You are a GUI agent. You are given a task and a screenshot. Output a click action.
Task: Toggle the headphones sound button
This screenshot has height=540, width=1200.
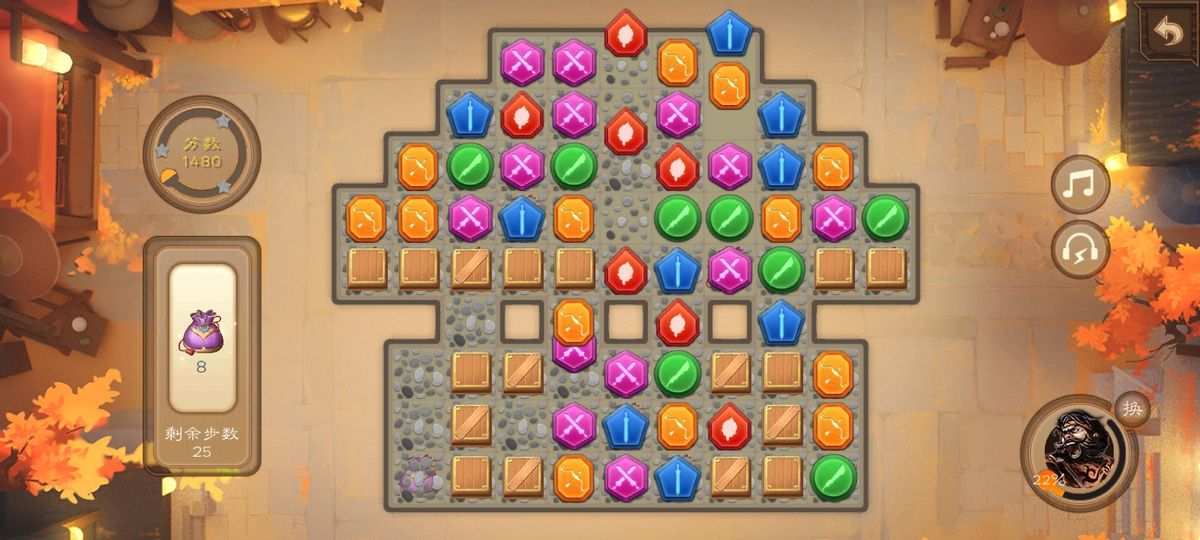click(x=1080, y=248)
